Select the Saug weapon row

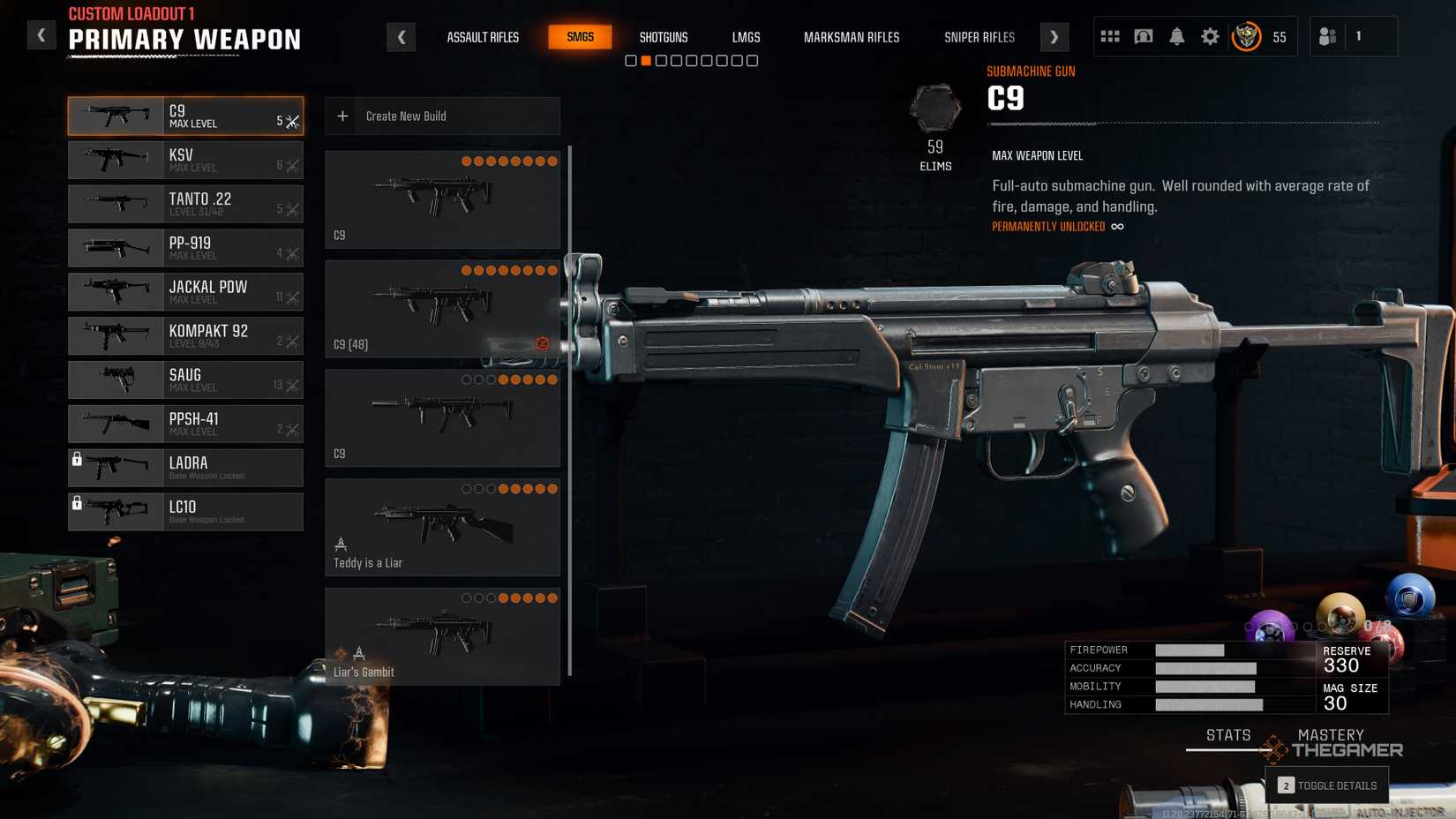coord(185,380)
